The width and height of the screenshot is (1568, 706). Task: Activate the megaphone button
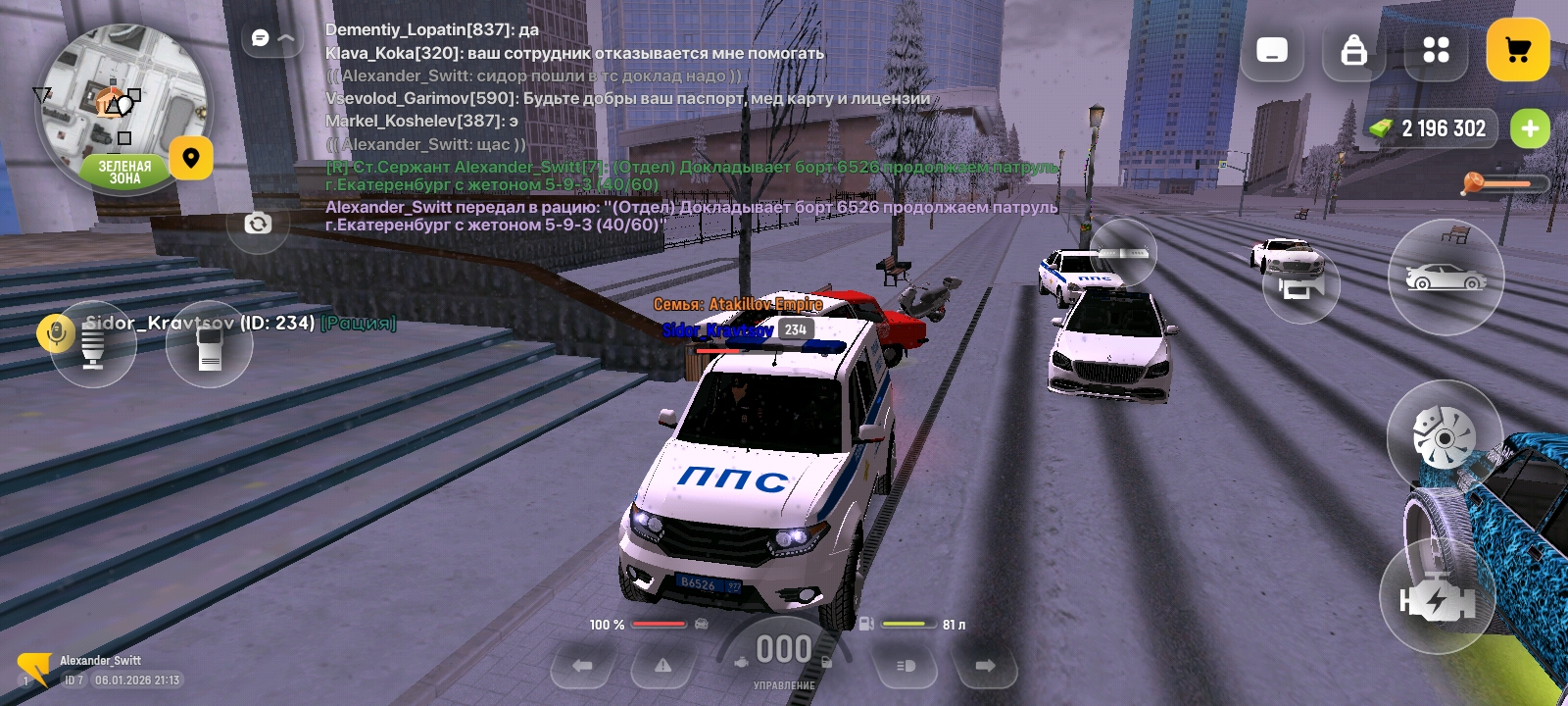point(93,346)
